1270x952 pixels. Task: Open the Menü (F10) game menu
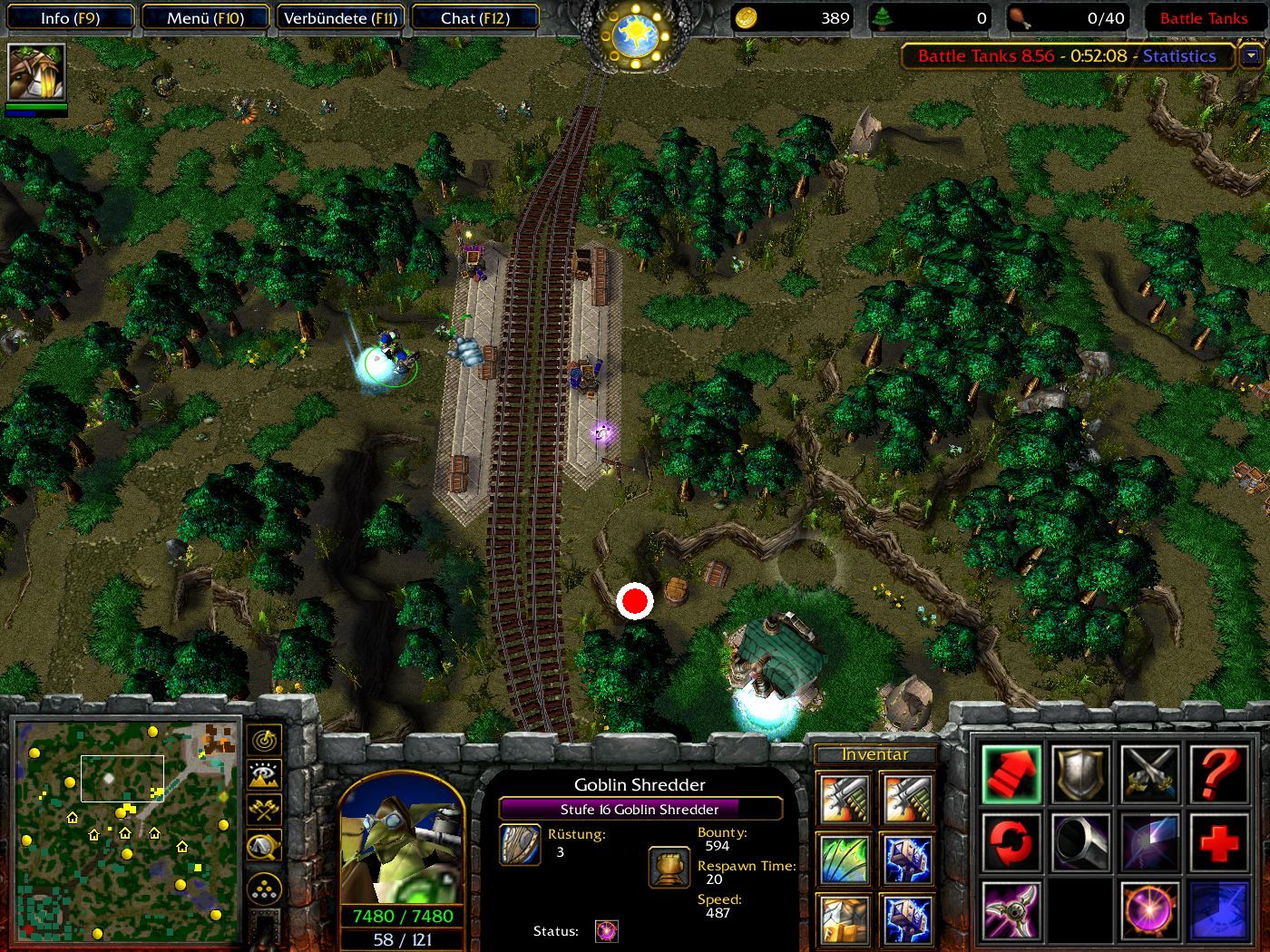tap(205, 18)
